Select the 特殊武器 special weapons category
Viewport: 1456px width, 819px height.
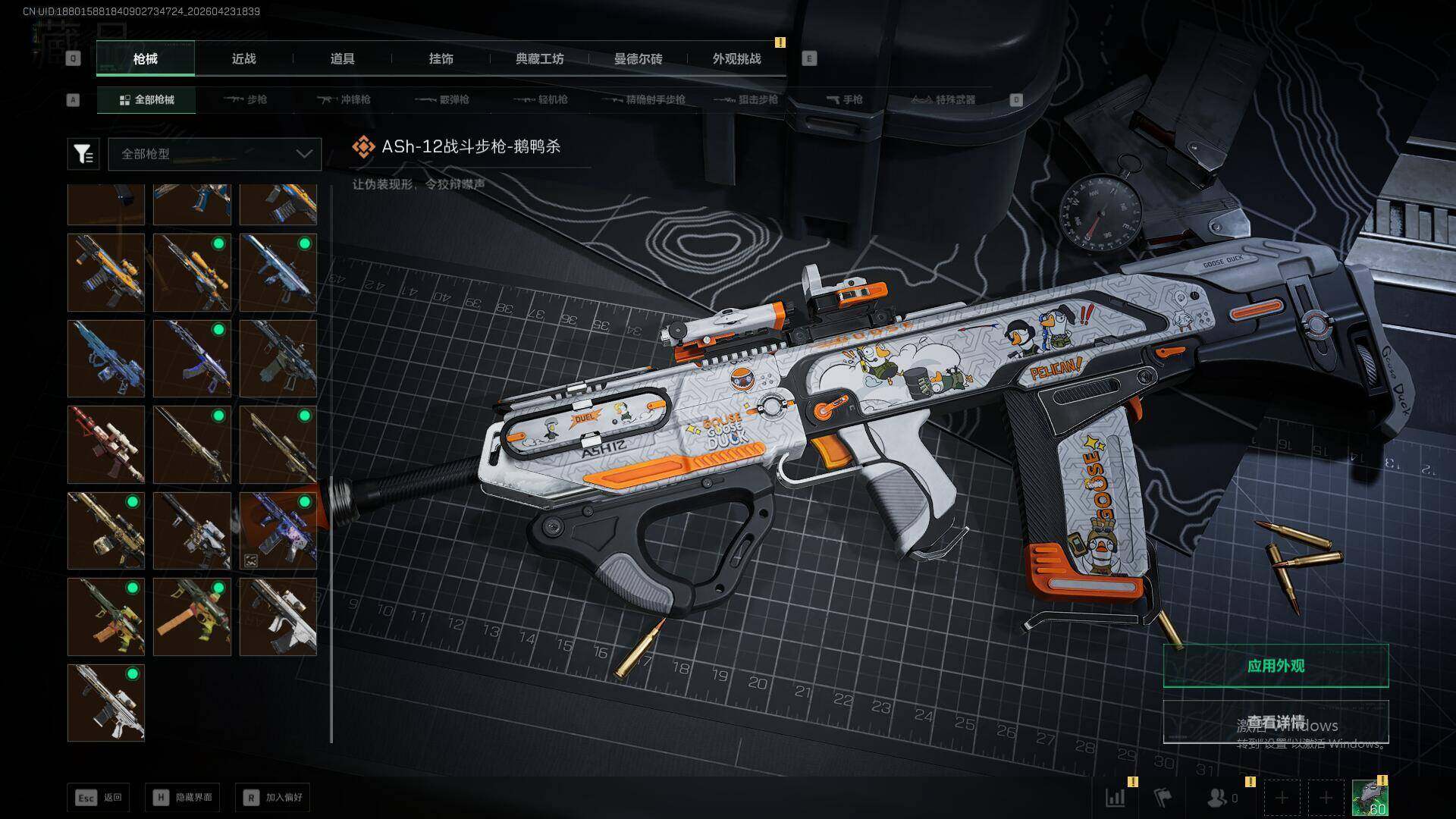pos(943,99)
